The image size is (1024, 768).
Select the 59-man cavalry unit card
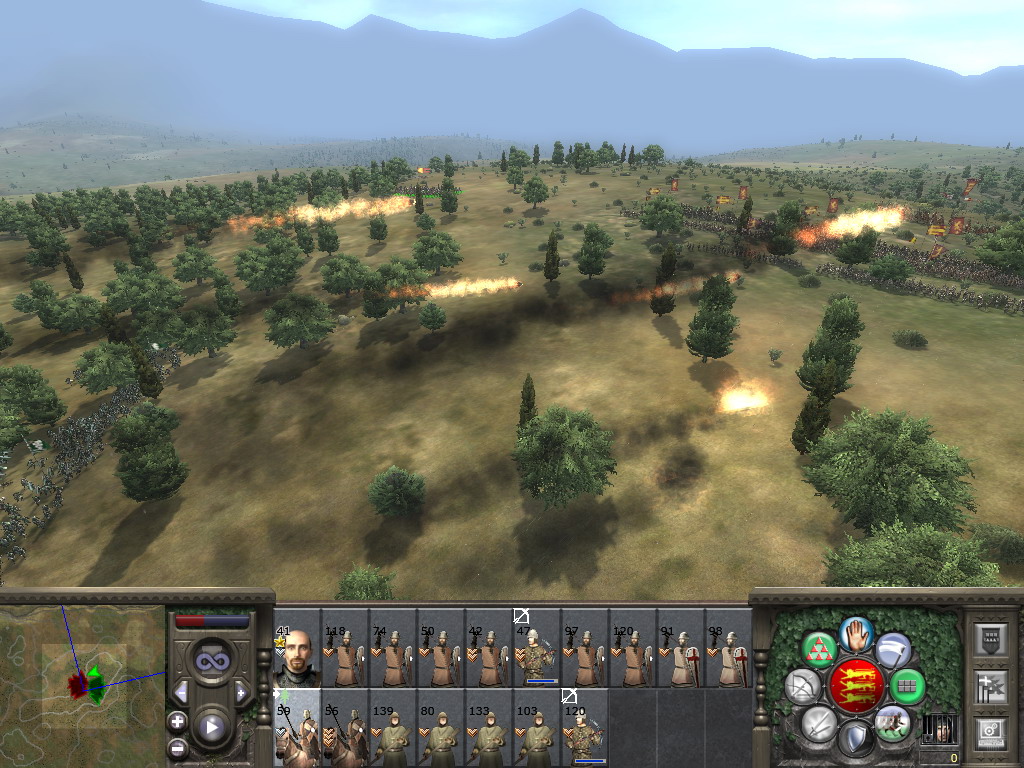(297, 728)
